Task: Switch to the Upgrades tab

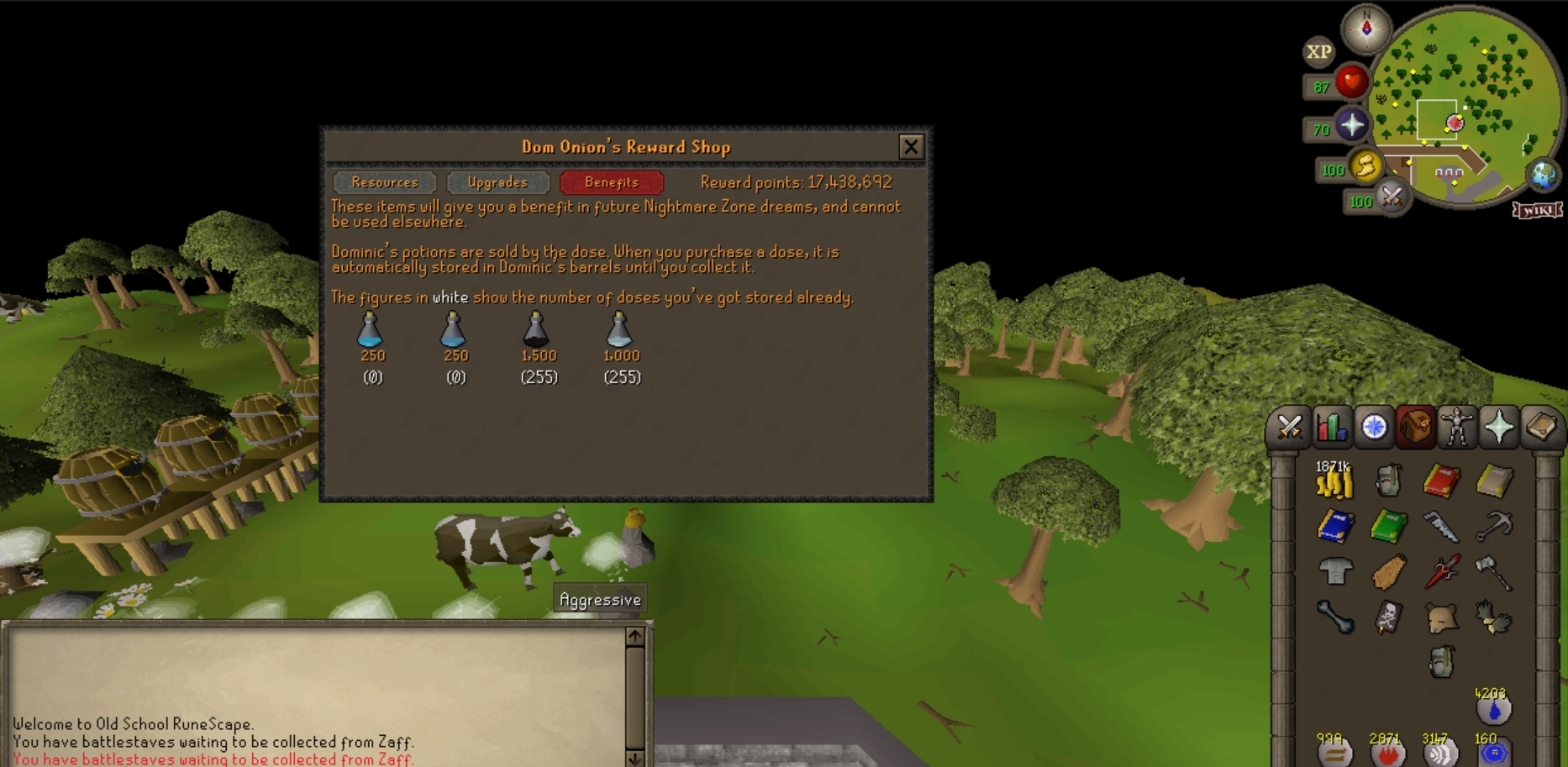Action: 498,182
